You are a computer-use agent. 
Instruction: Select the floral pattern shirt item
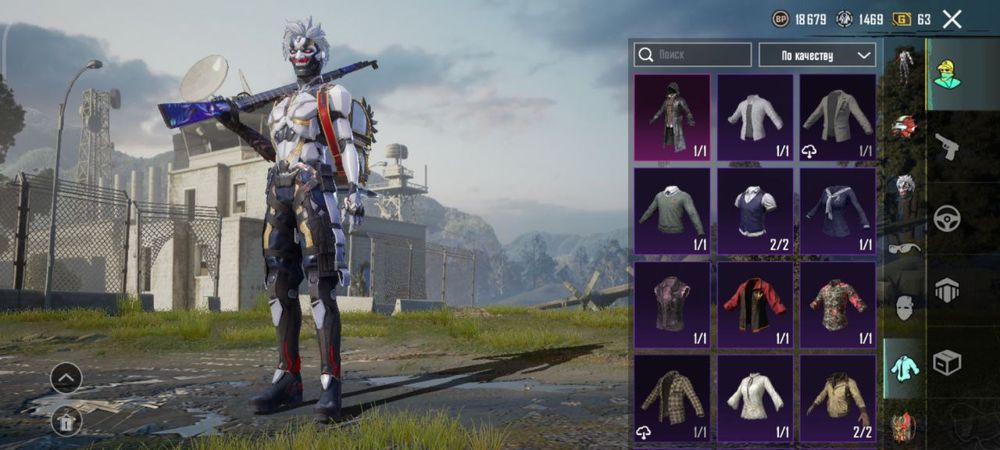point(838,305)
